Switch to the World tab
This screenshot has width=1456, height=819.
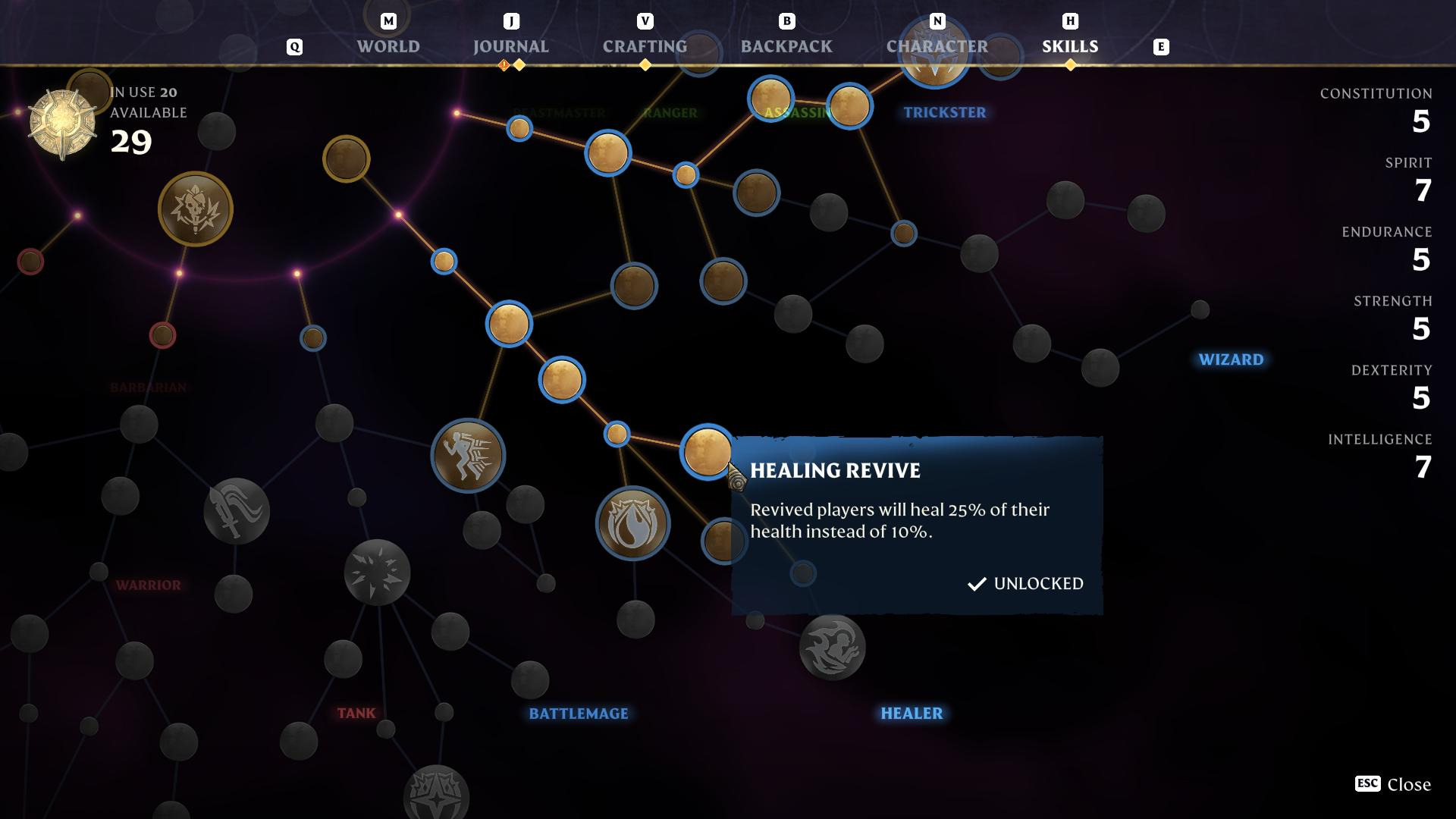click(x=388, y=46)
